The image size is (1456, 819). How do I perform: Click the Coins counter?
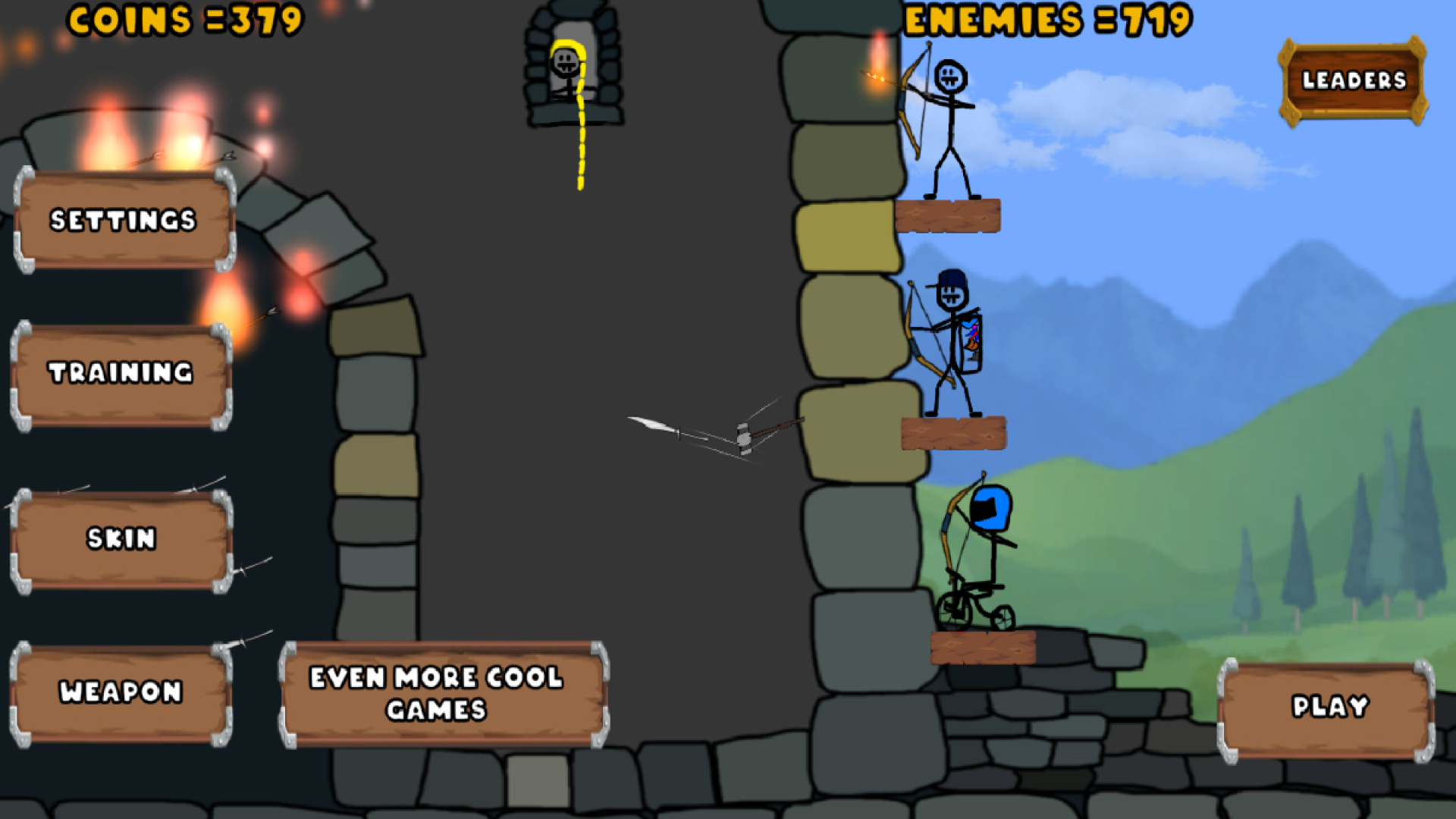[184, 21]
